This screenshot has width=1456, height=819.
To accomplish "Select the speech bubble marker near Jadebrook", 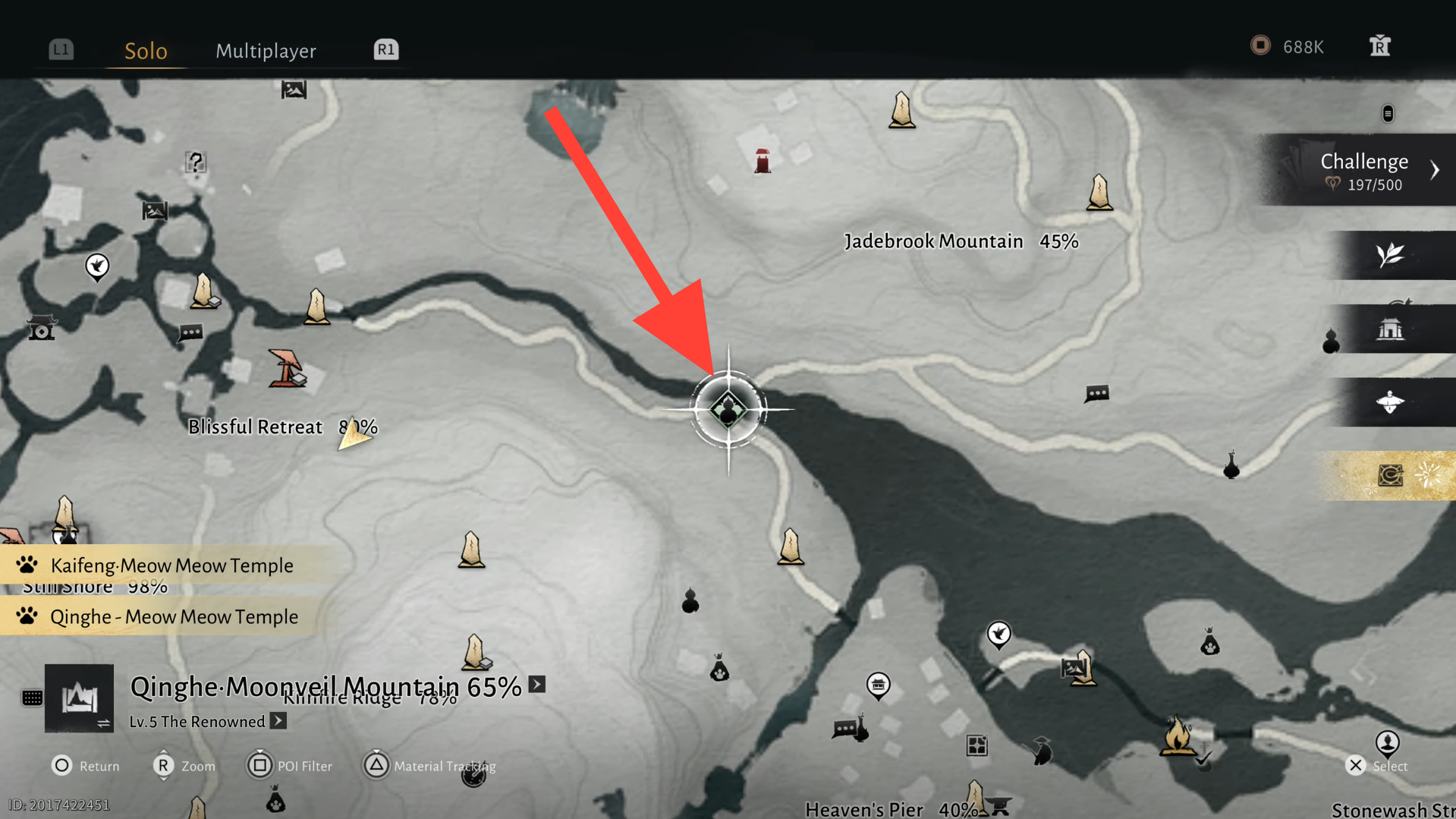I will (1096, 394).
